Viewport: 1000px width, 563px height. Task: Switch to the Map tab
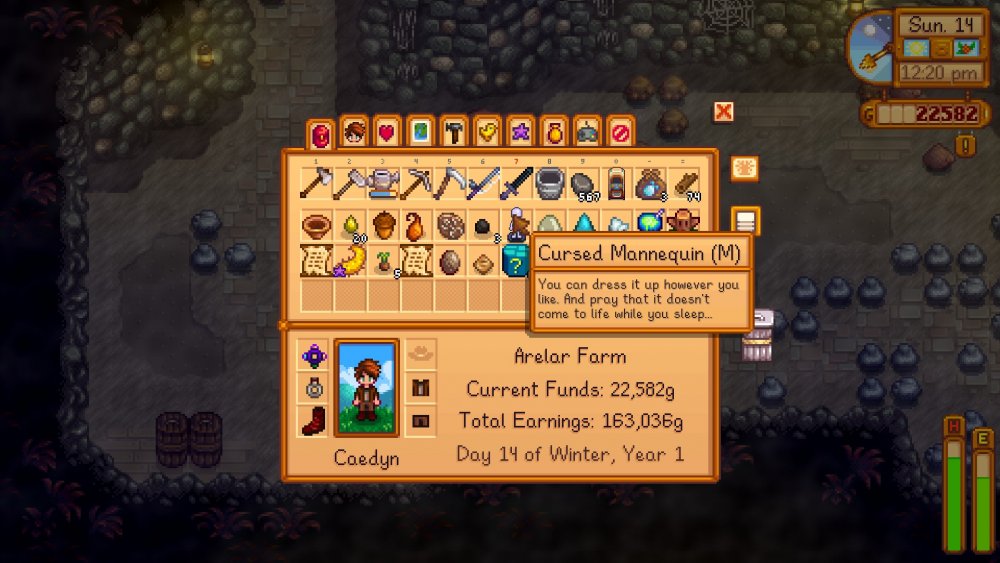pyautogui.click(x=421, y=133)
